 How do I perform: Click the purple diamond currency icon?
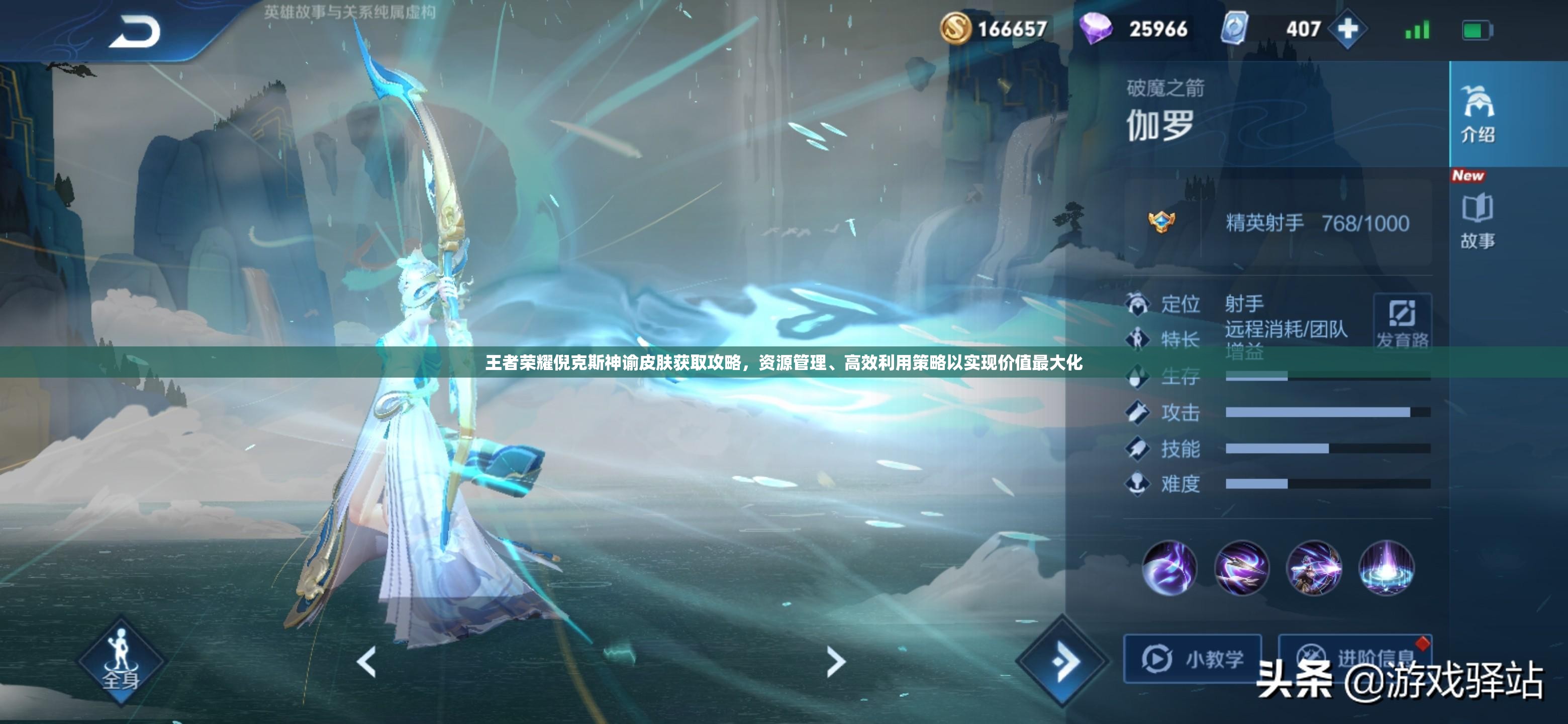point(1096,29)
